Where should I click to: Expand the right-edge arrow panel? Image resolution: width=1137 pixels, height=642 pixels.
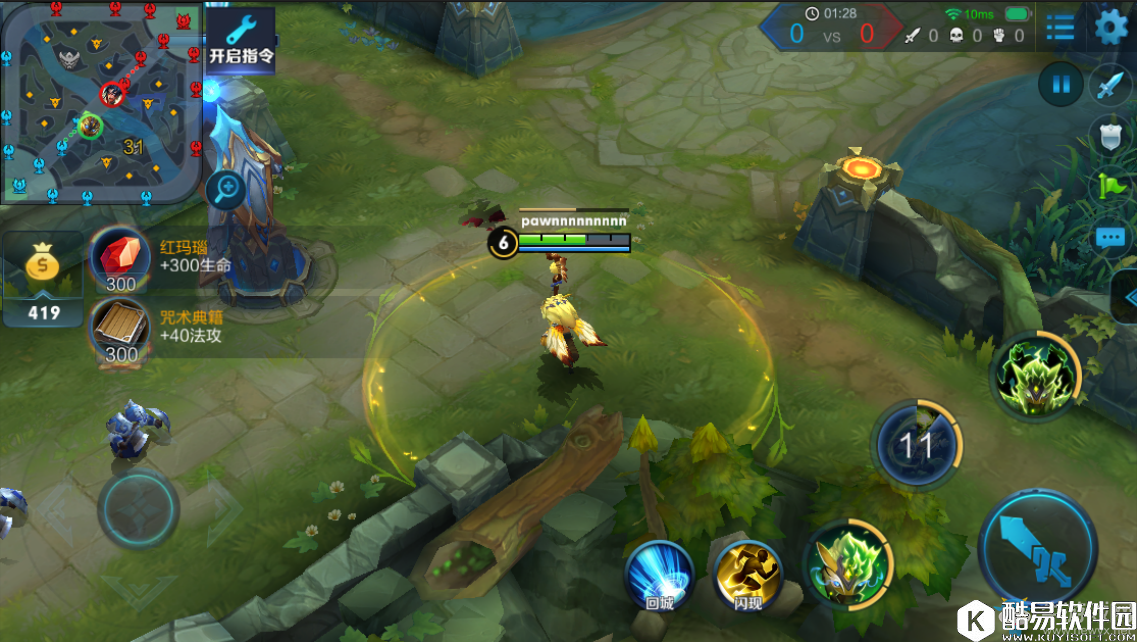1128,297
